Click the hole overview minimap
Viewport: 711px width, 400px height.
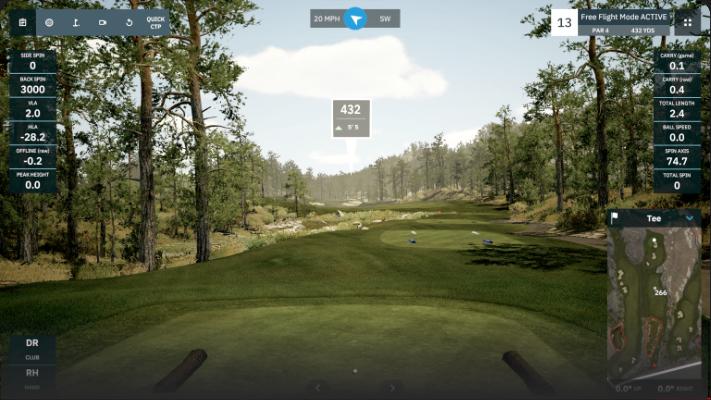point(654,300)
